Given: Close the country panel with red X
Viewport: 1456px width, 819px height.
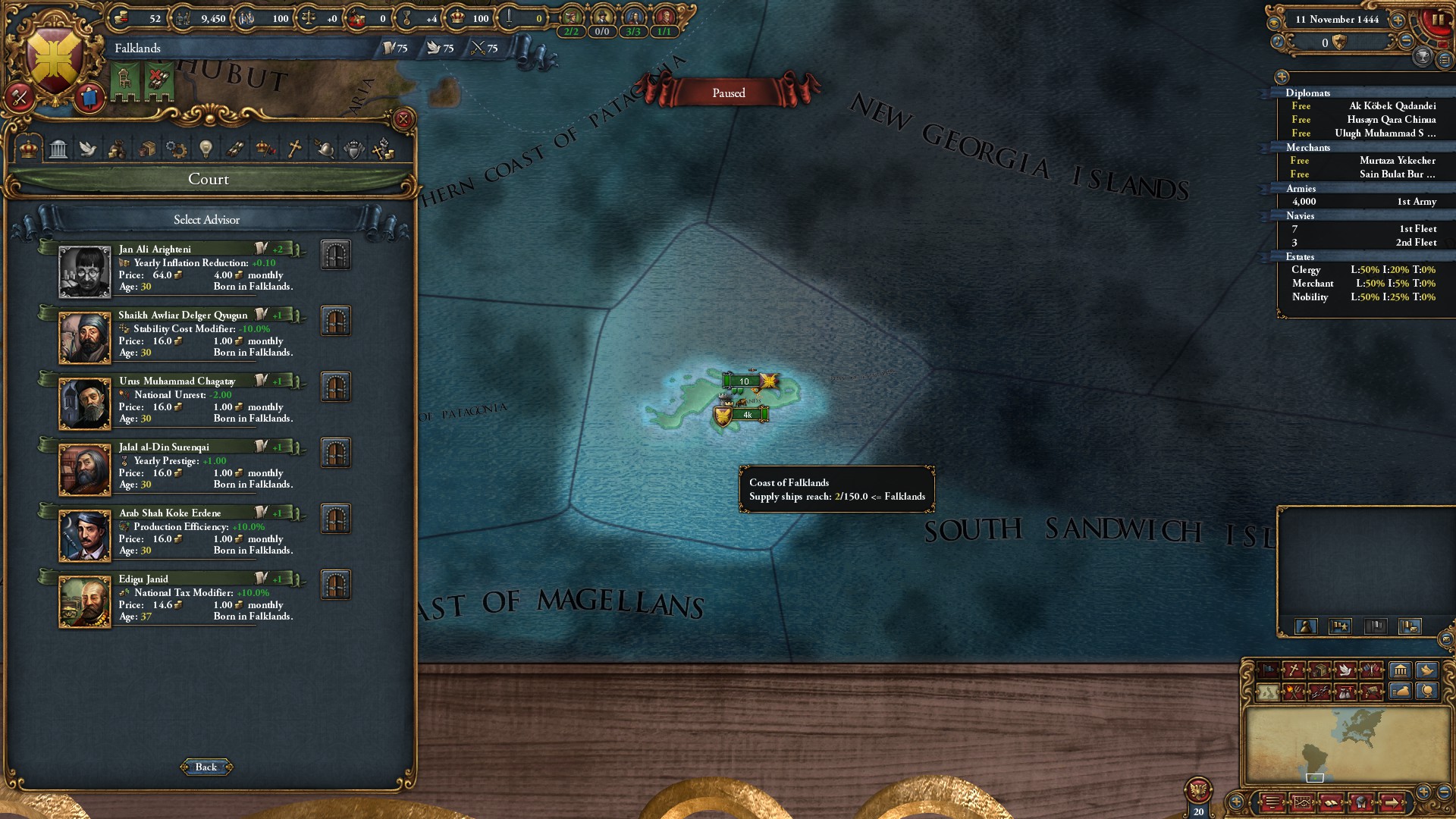Looking at the screenshot, I should coord(403,119).
